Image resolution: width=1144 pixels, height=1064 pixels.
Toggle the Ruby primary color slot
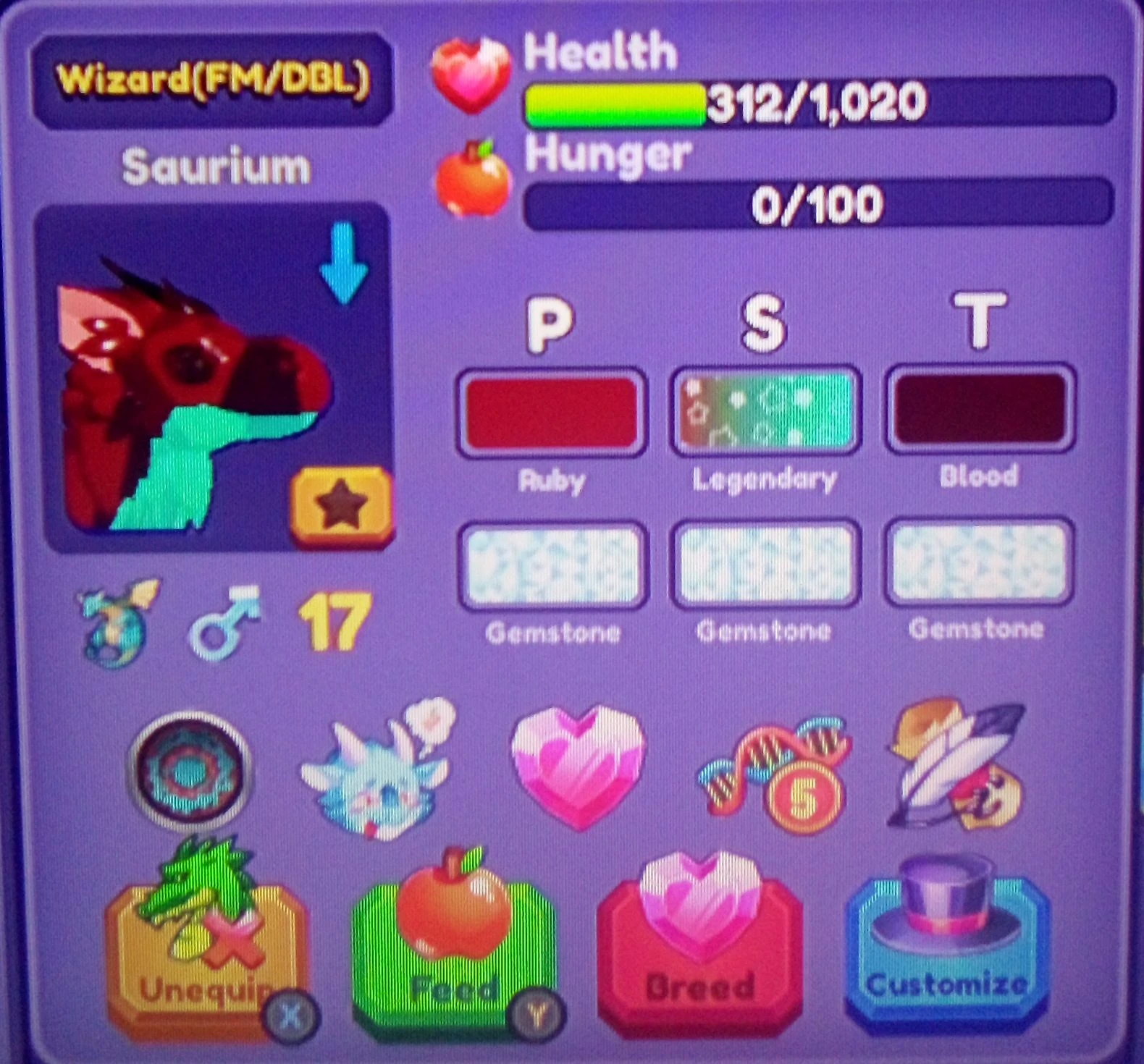[x=552, y=413]
